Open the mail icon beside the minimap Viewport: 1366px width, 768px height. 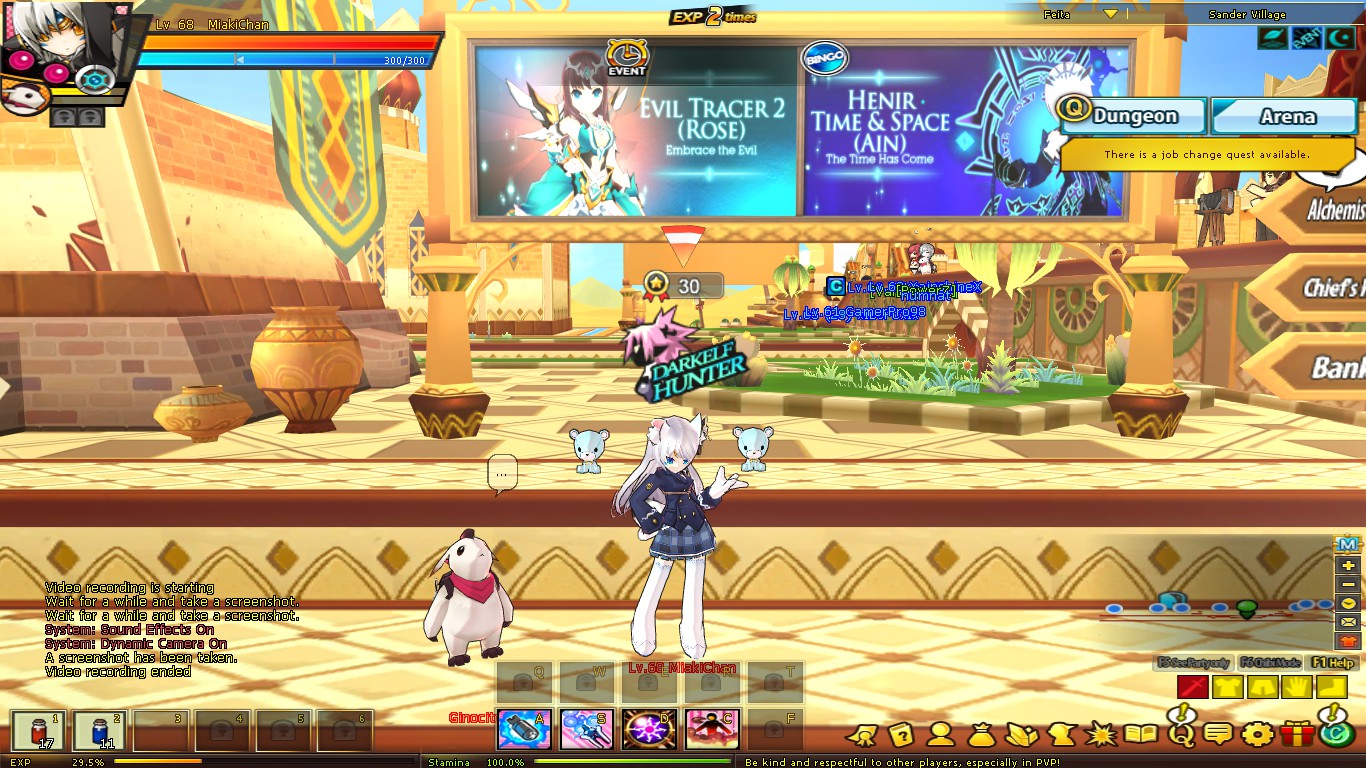click(x=1348, y=622)
